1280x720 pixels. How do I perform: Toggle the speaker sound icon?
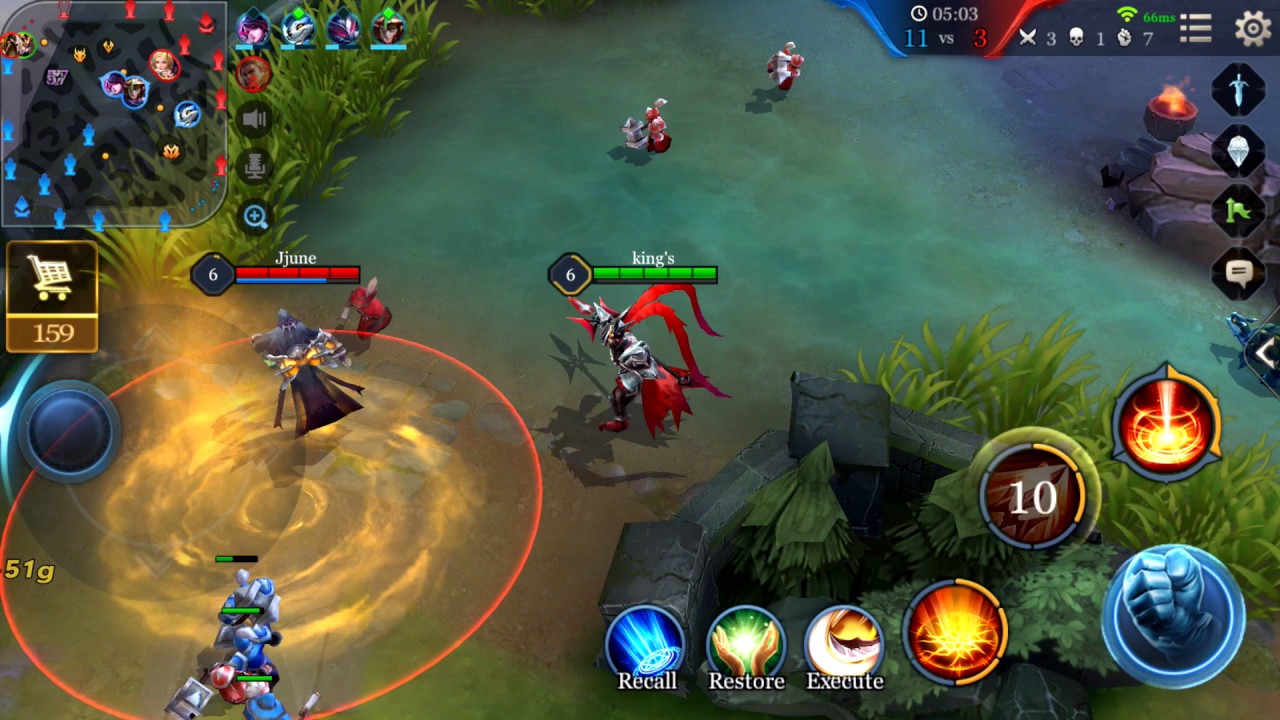(x=255, y=121)
